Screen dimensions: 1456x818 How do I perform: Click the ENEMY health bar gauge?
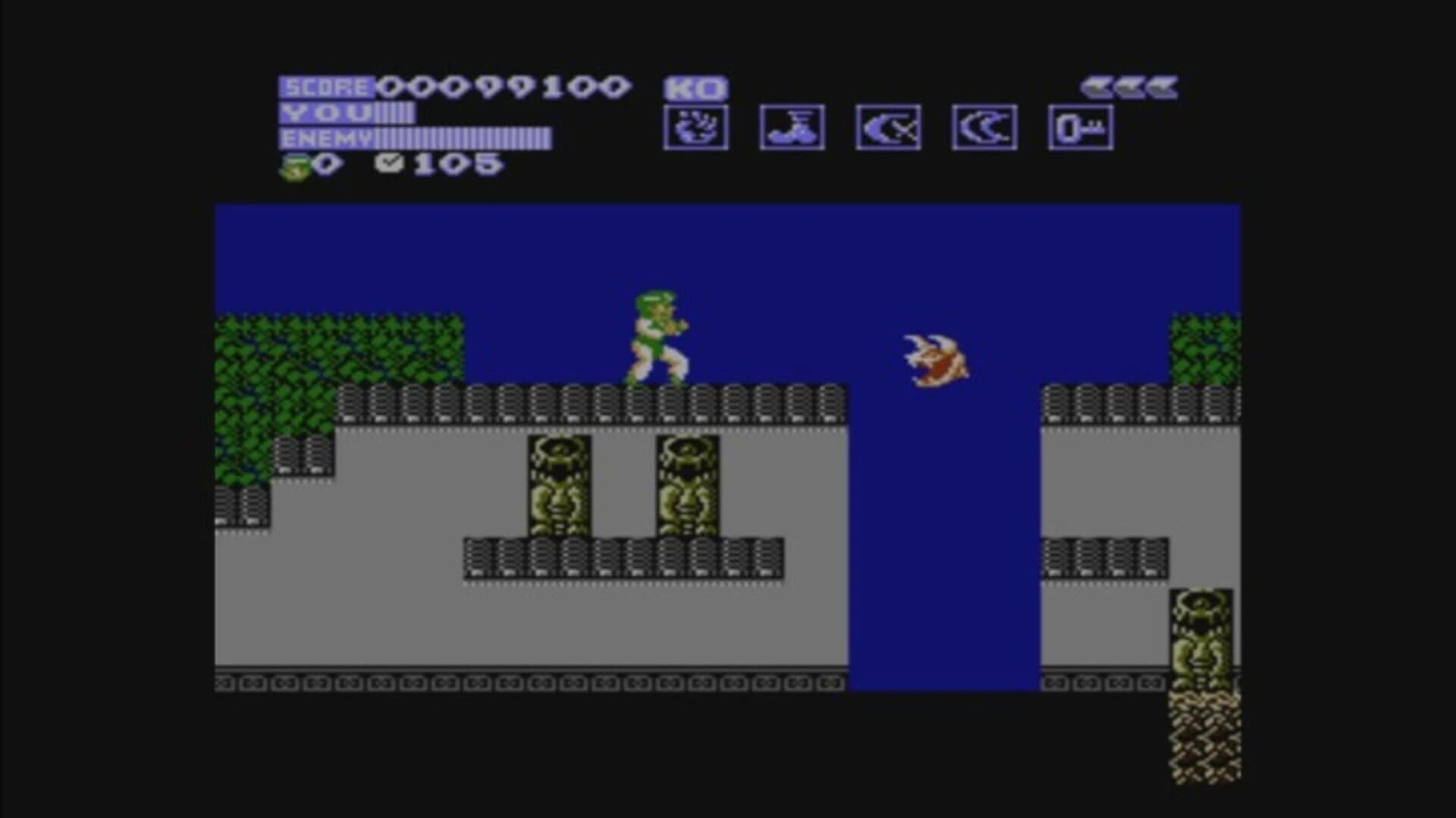(463, 139)
